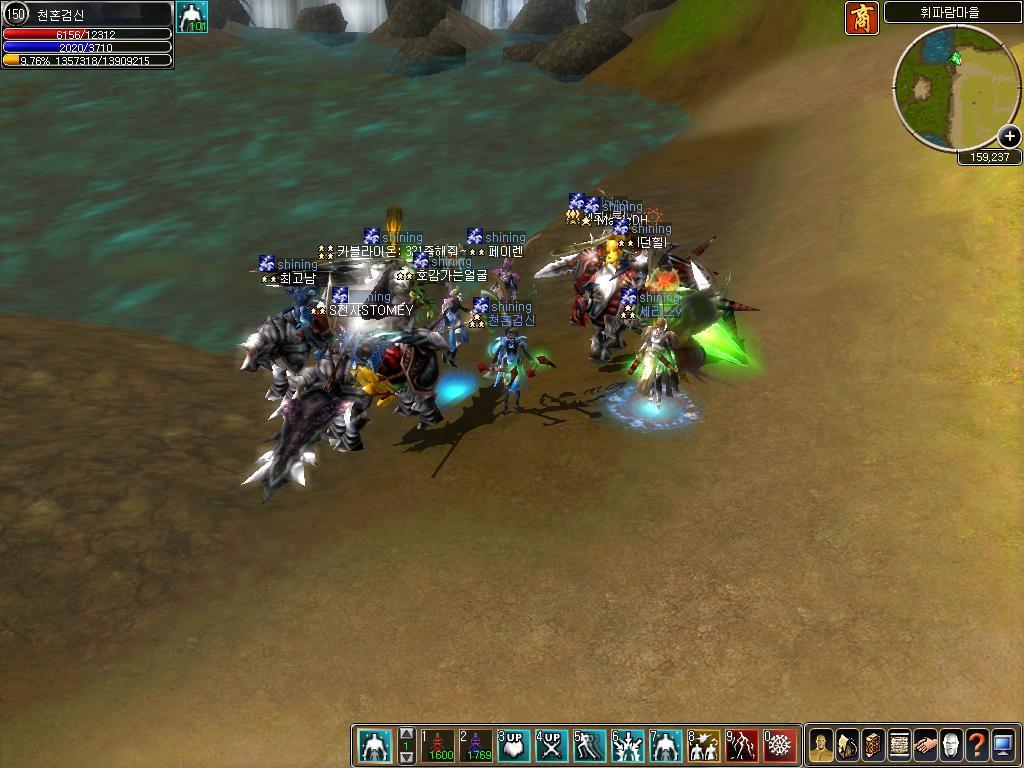This screenshot has width=1024, height=768.
Task: Click the hotbar page up arrow
Action: [x=407, y=733]
